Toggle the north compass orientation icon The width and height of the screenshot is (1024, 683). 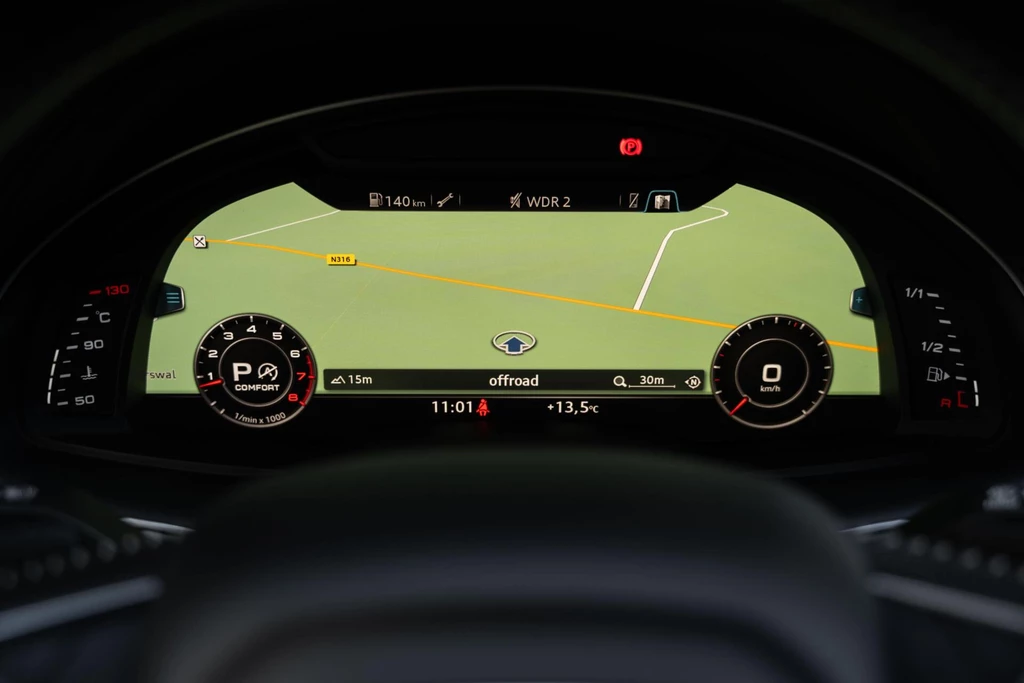692,381
